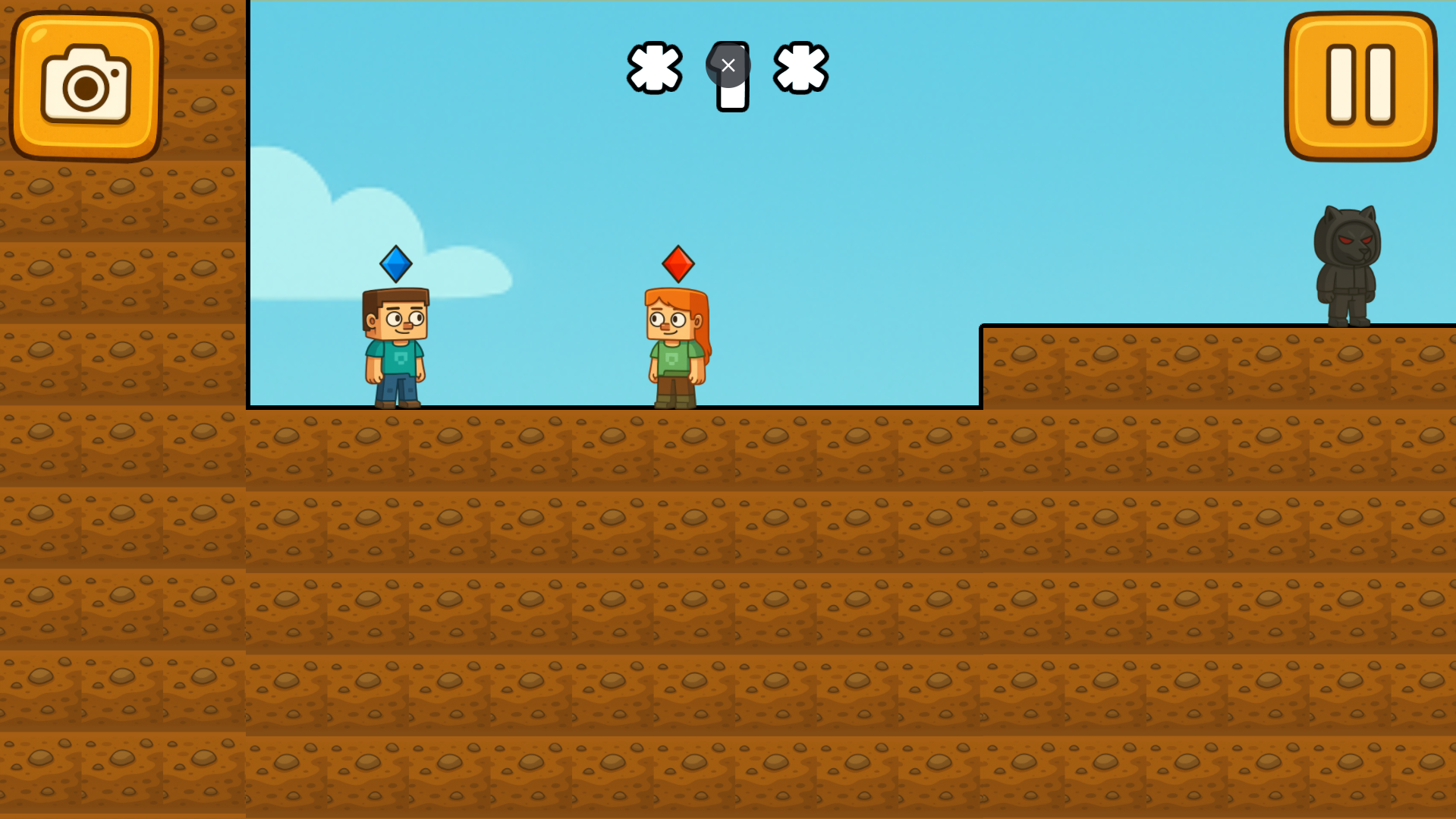Click the blue diamond marker above Steve

coord(395,263)
